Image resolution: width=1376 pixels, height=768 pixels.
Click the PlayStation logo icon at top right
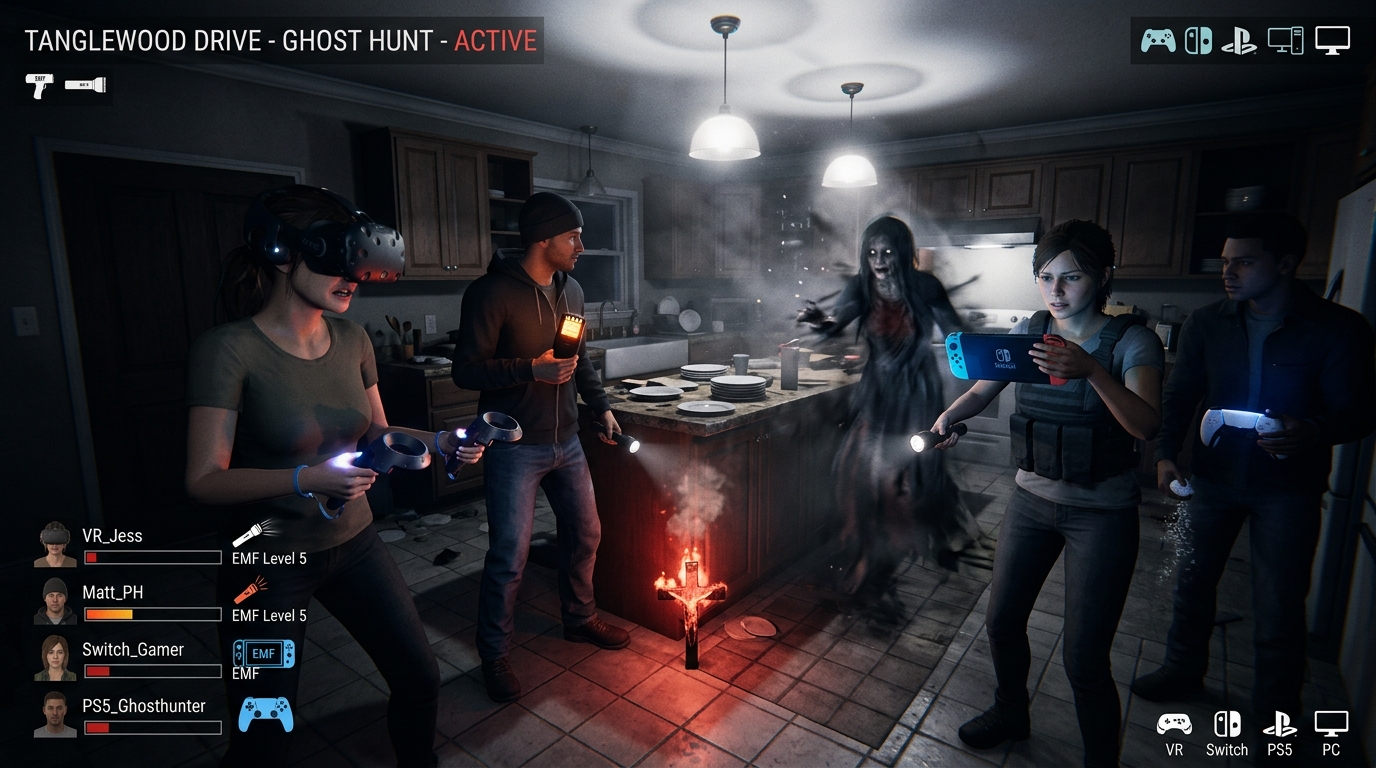tap(1237, 41)
